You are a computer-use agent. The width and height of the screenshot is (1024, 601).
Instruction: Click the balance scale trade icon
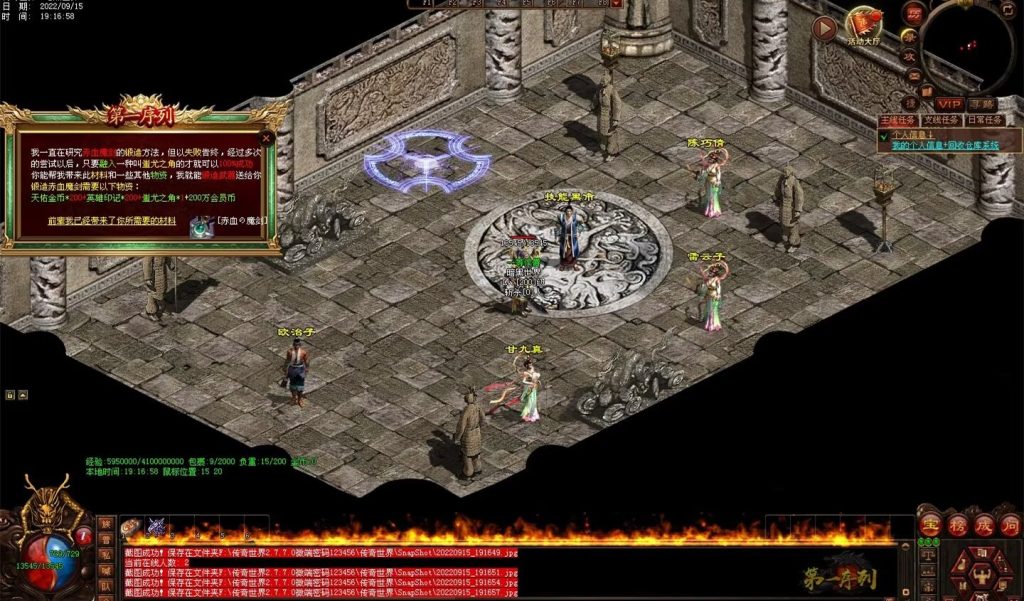point(928,553)
